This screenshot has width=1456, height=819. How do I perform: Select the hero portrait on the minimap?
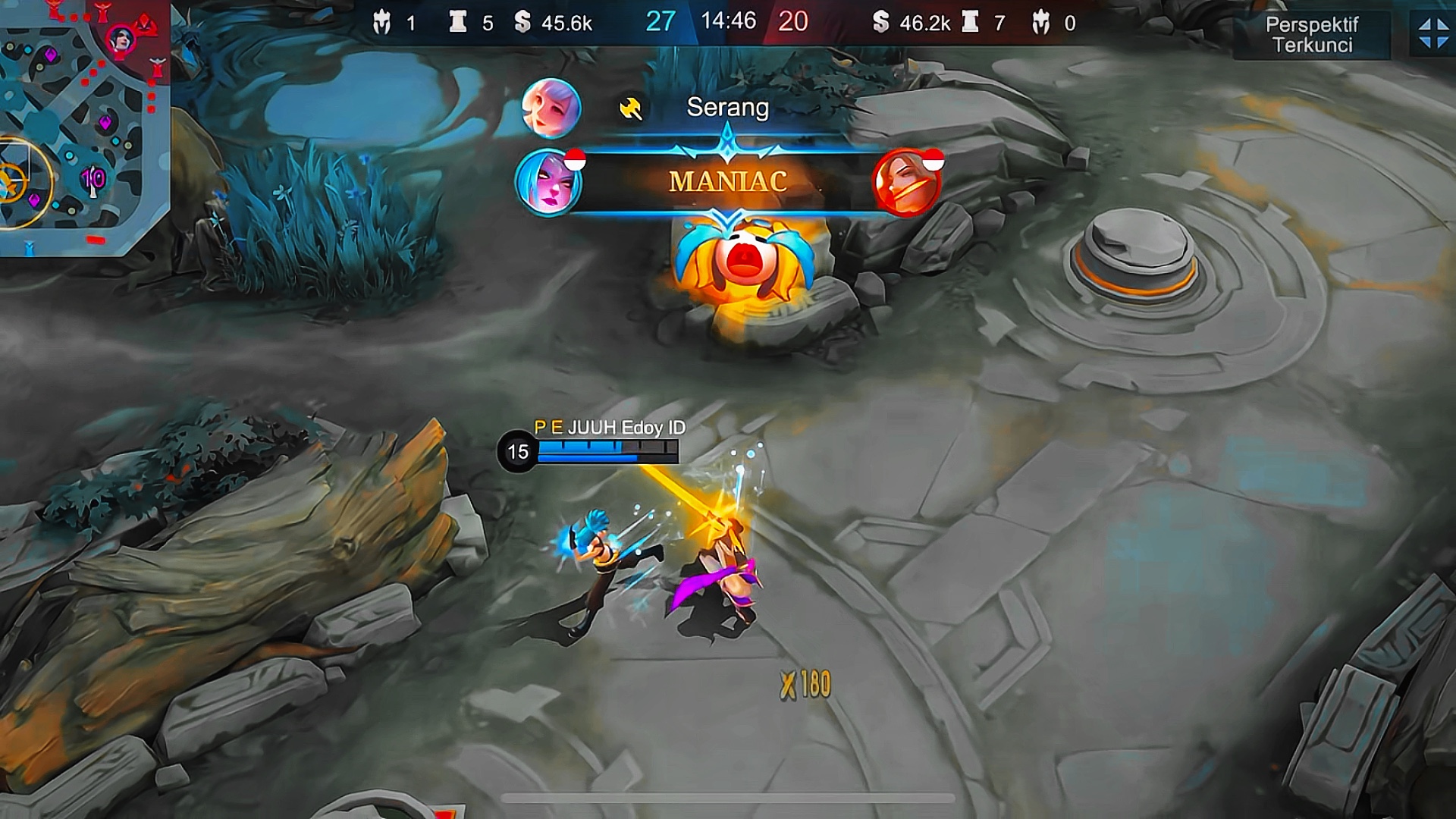[121, 39]
